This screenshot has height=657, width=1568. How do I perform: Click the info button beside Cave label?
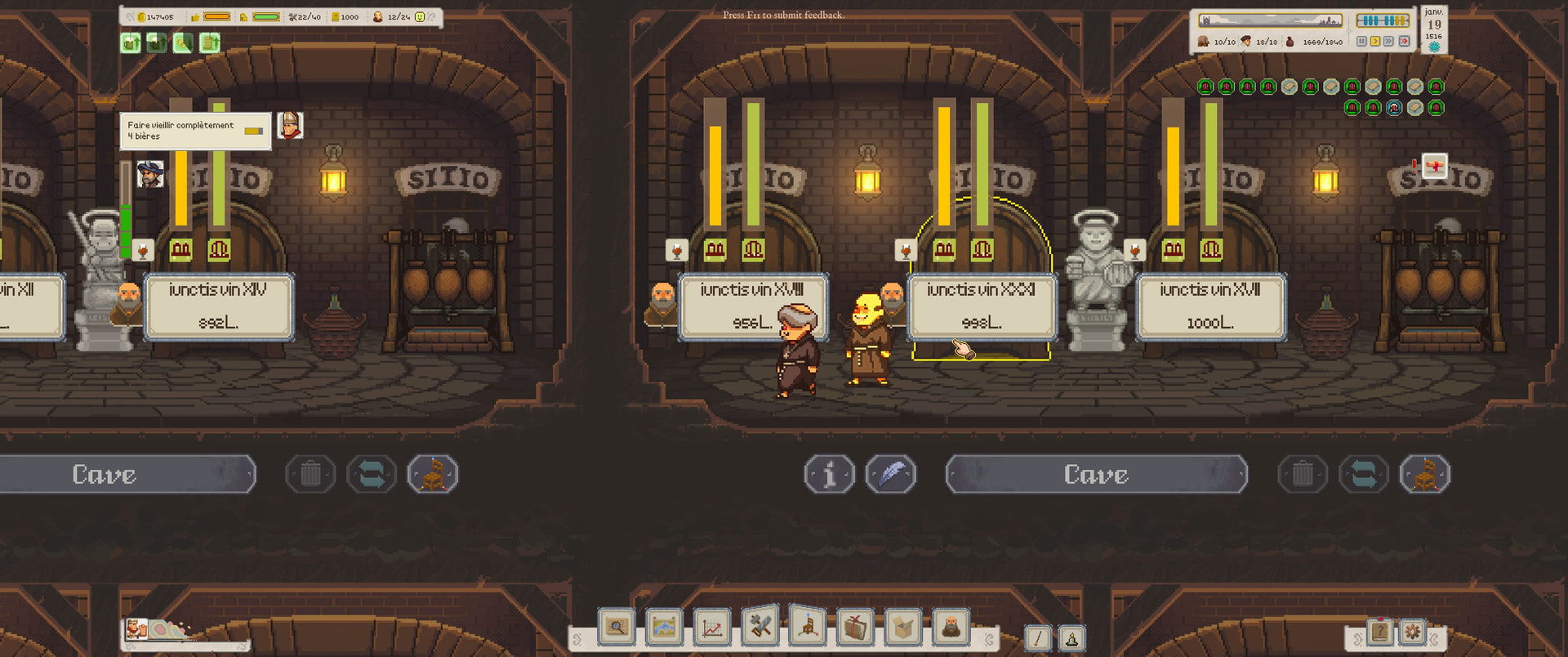coord(830,475)
